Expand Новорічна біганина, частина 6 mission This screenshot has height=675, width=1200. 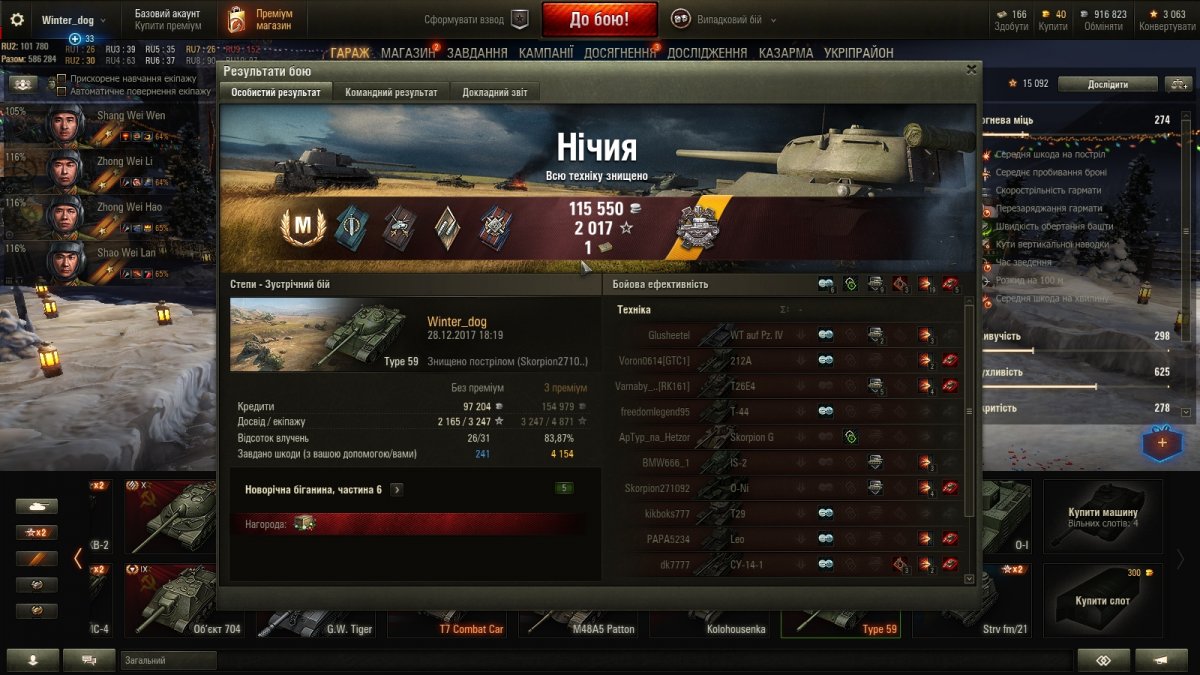point(397,489)
